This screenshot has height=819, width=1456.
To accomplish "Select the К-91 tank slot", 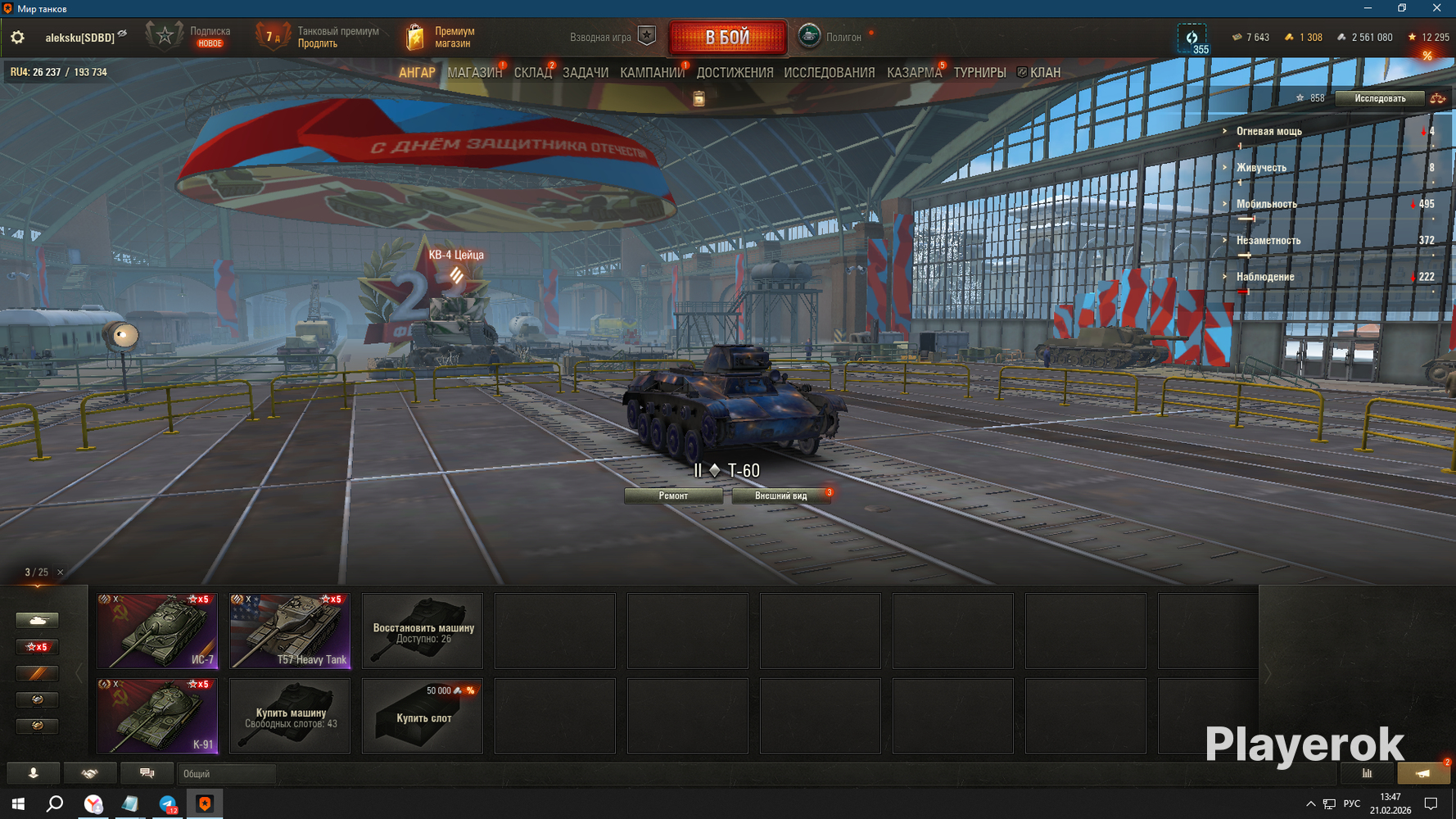I will tap(157, 715).
